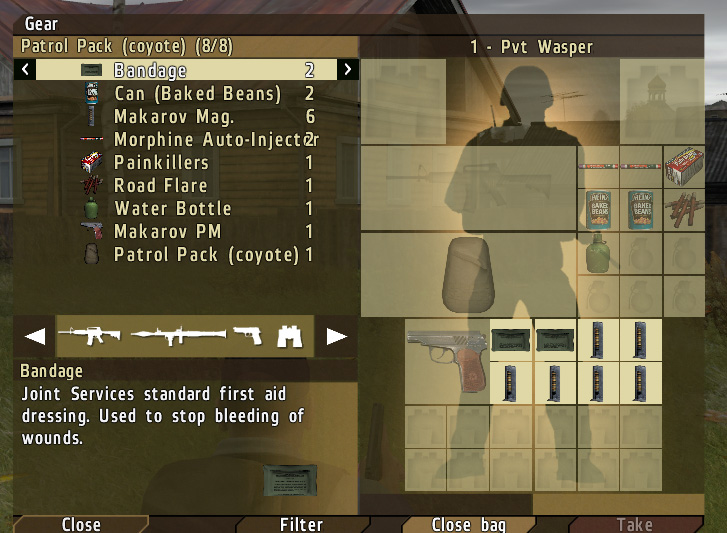Choose the Road Flare list entry

160,186
